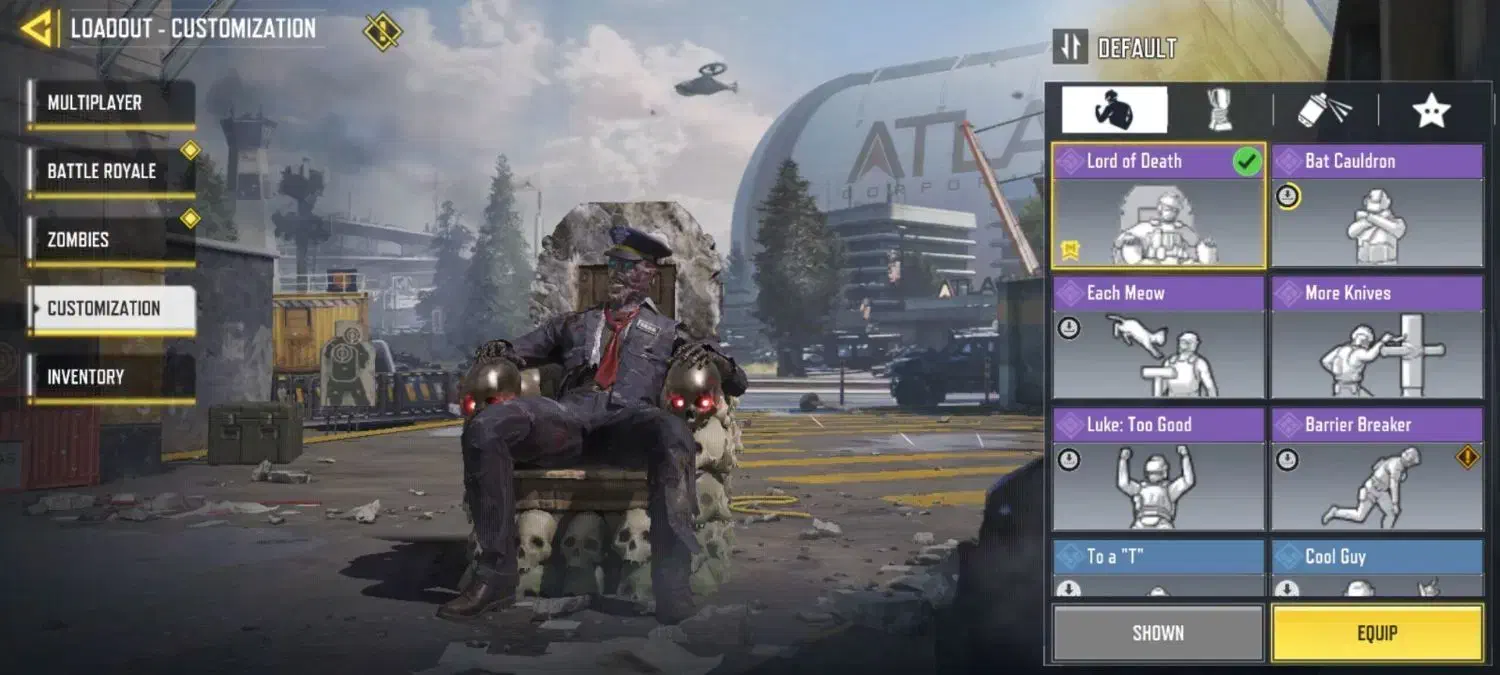This screenshot has height=675, width=1500.
Task: Select the Customization menu entry
Action: tap(110, 309)
